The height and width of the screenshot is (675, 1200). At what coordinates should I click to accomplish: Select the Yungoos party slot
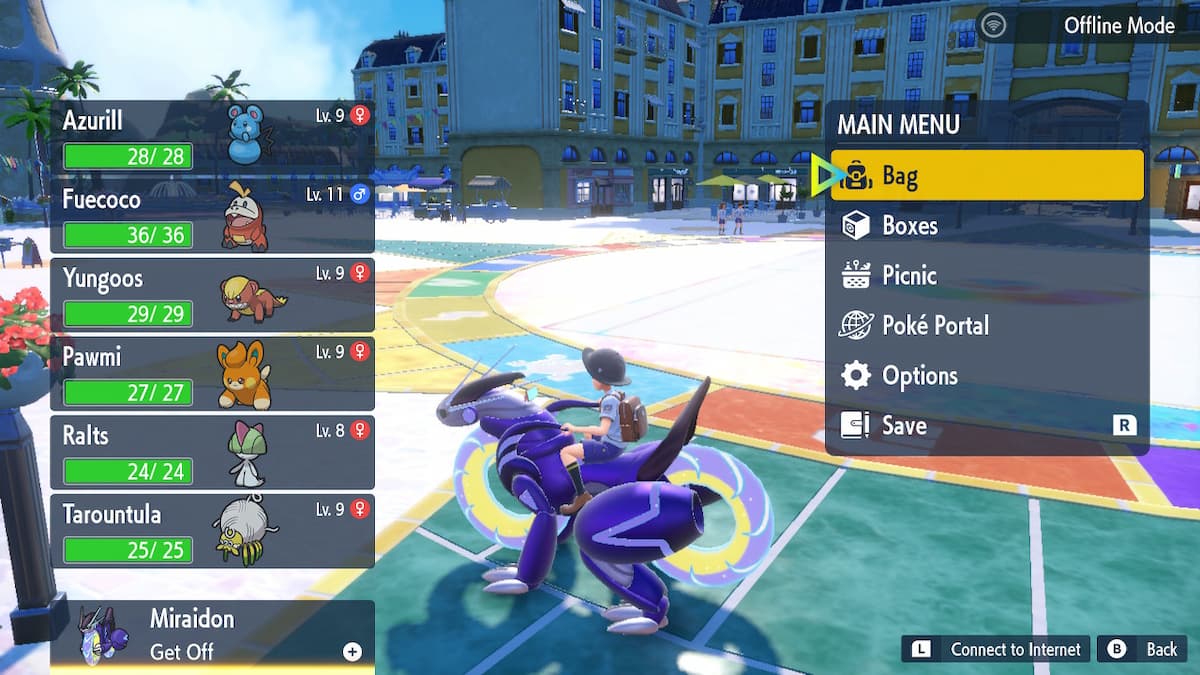coord(212,294)
